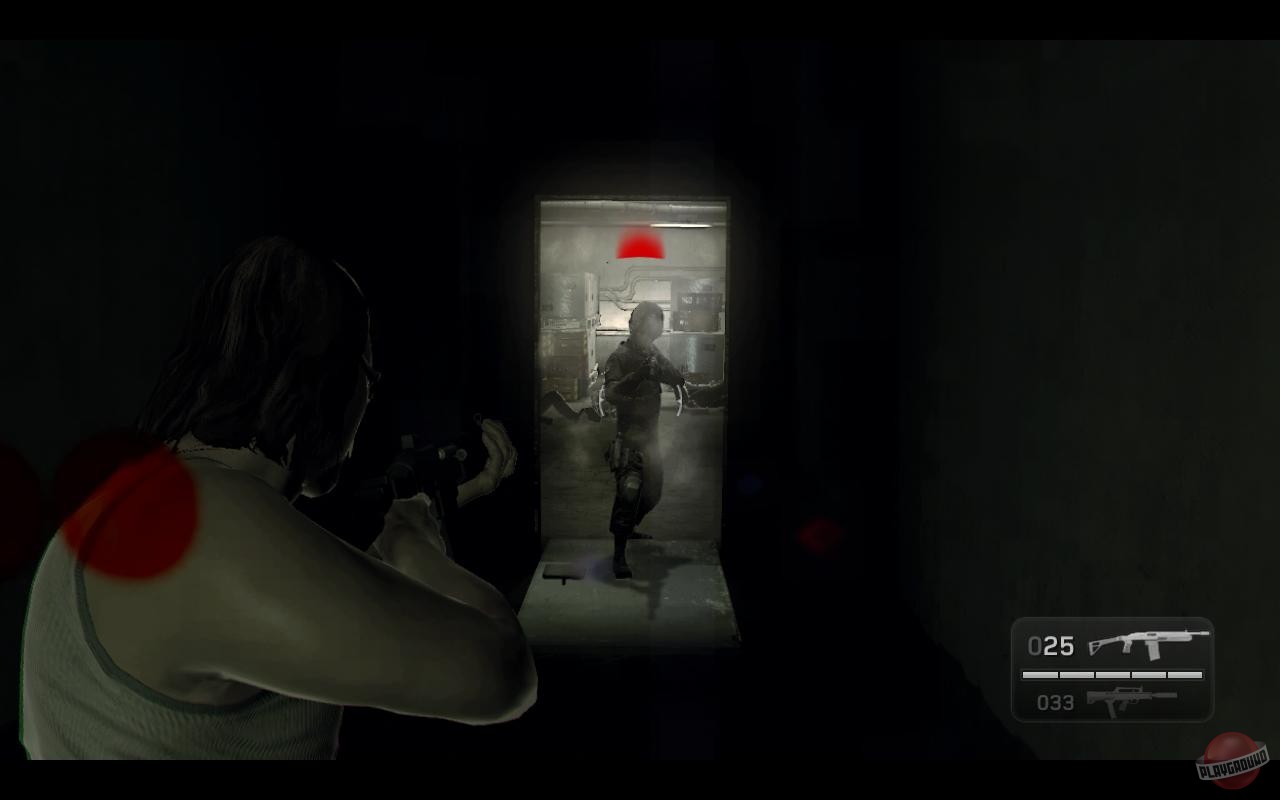Toggle the first magazine segment indicator
1280x800 pixels.
[1040, 675]
